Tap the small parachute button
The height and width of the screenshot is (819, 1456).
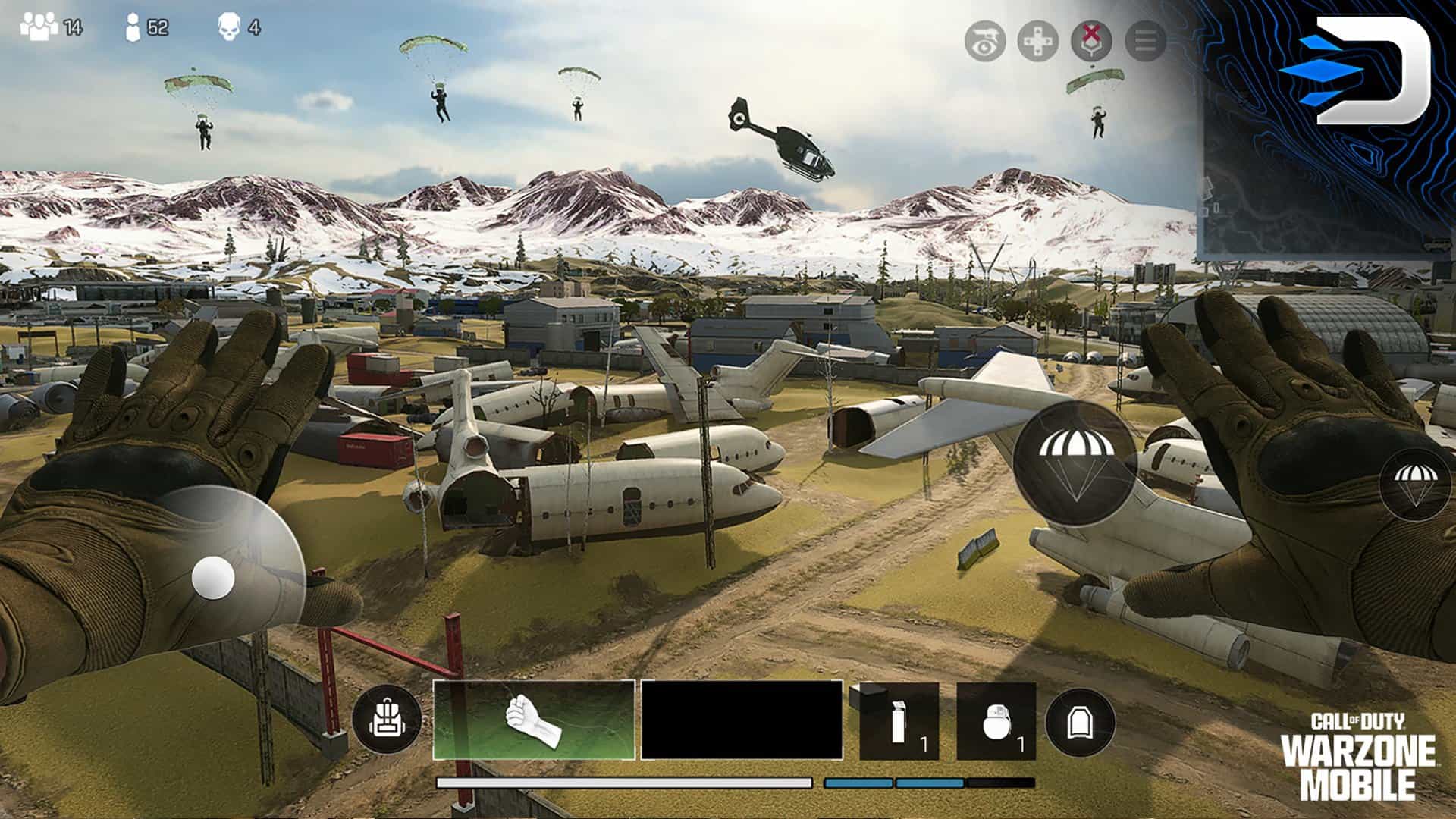click(1415, 484)
